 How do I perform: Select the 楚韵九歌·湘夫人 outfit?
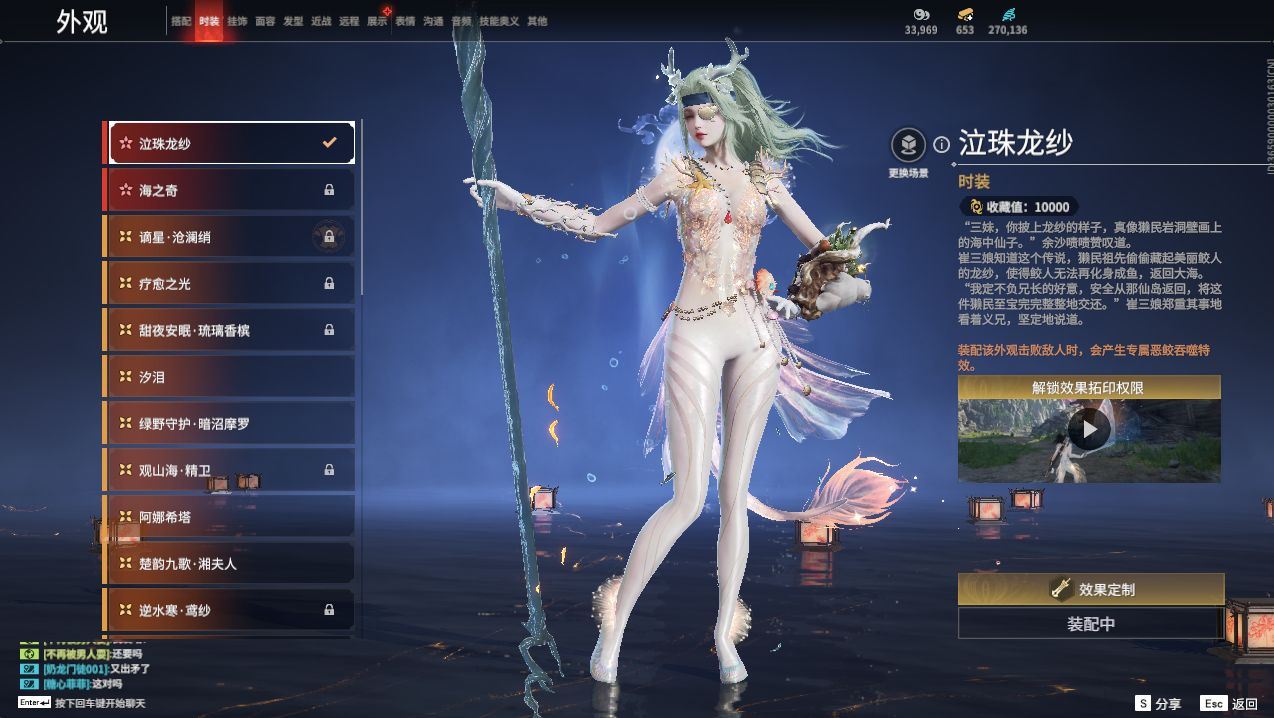[231, 564]
